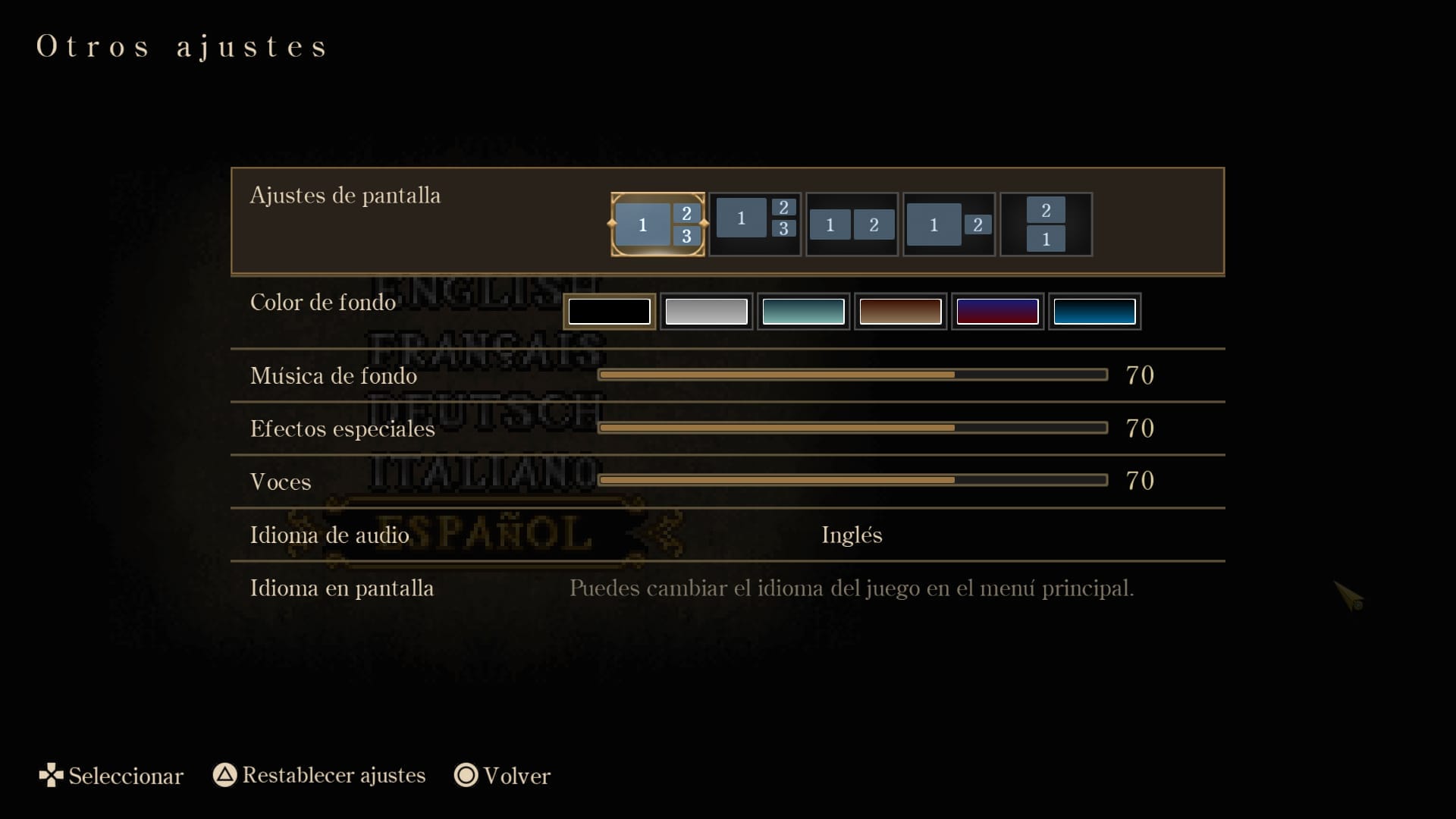This screenshot has width=1456, height=819.
Task: Click the right arrow on the layout selector
Action: tap(704, 224)
